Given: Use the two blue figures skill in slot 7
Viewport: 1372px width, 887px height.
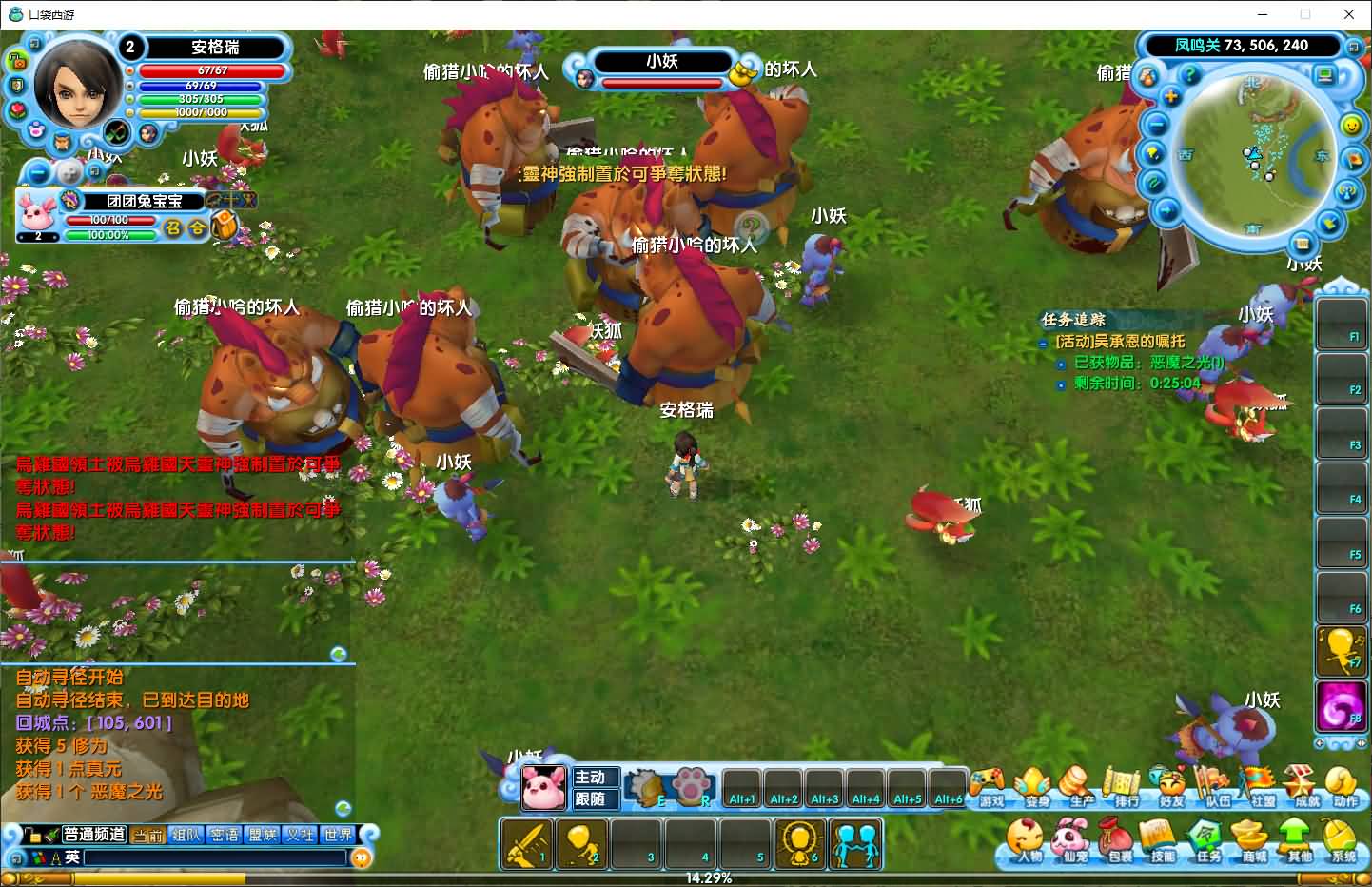Looking at the screenshot, I should click(855, 843).
